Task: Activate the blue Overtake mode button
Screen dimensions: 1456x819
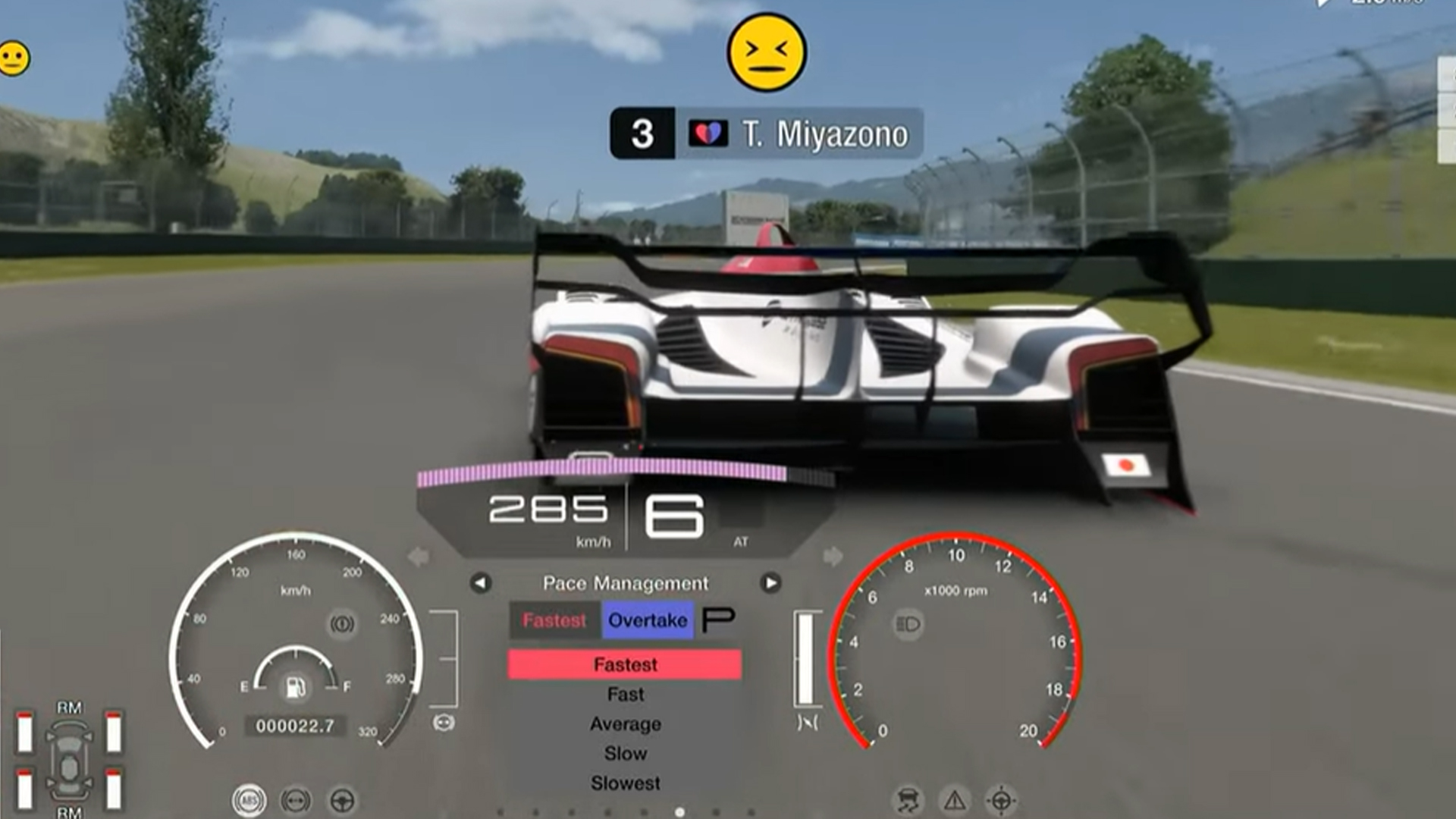Action: point(647,620)
